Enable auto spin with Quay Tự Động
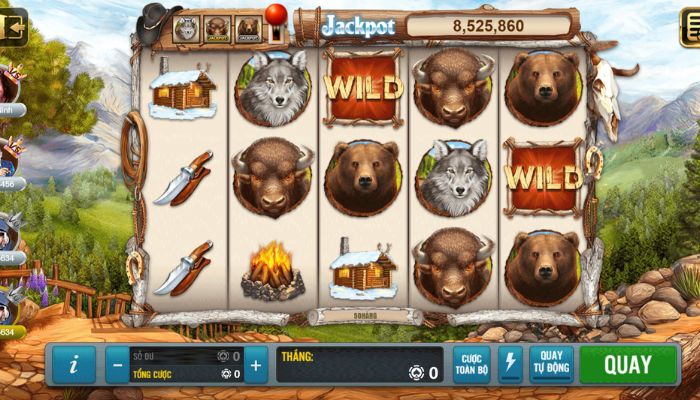Image resolution: width=700 pixels, height=400 pixels. pos(551,365)
